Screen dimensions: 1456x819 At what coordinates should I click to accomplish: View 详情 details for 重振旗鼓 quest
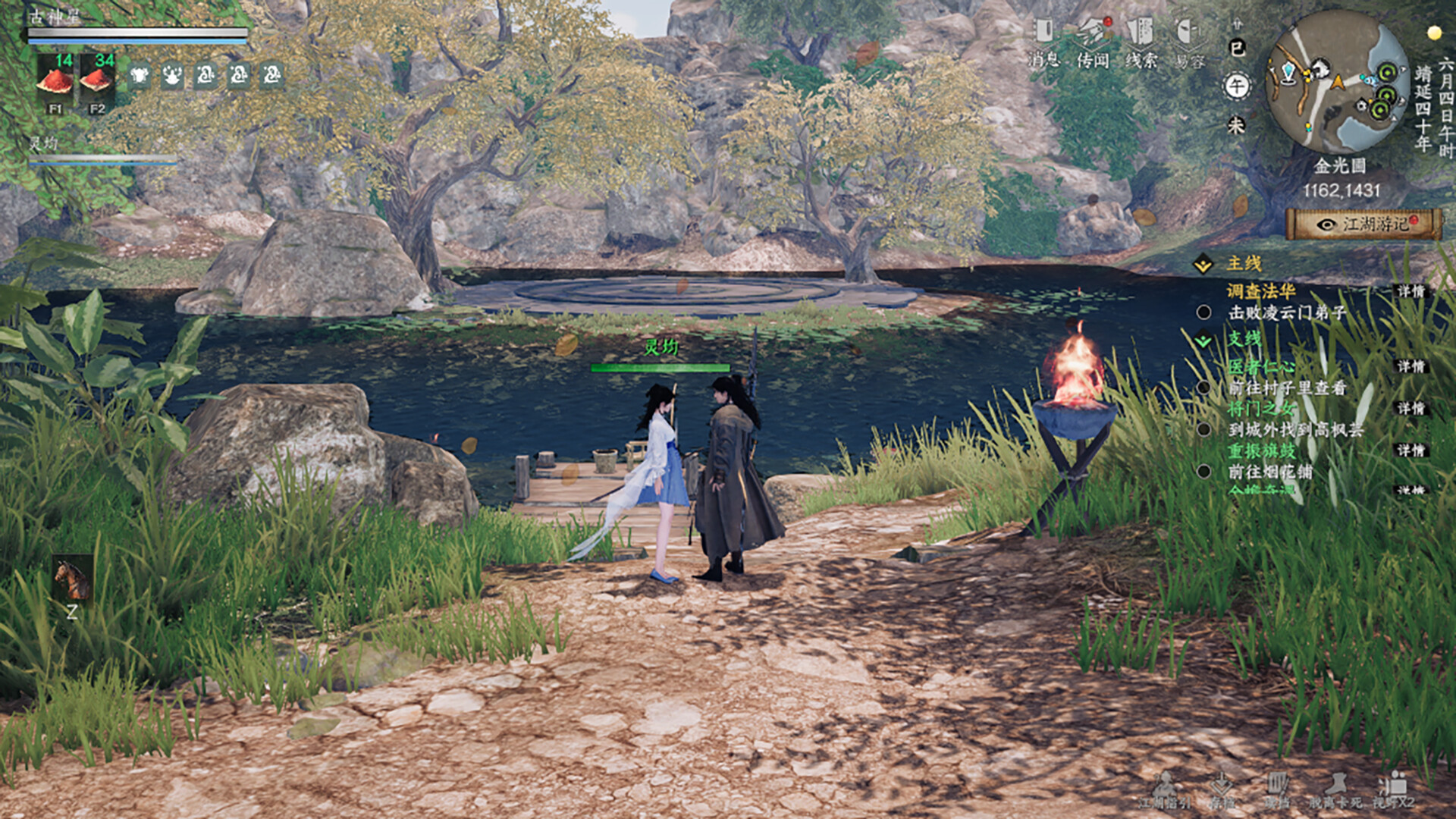point(1410,450)
